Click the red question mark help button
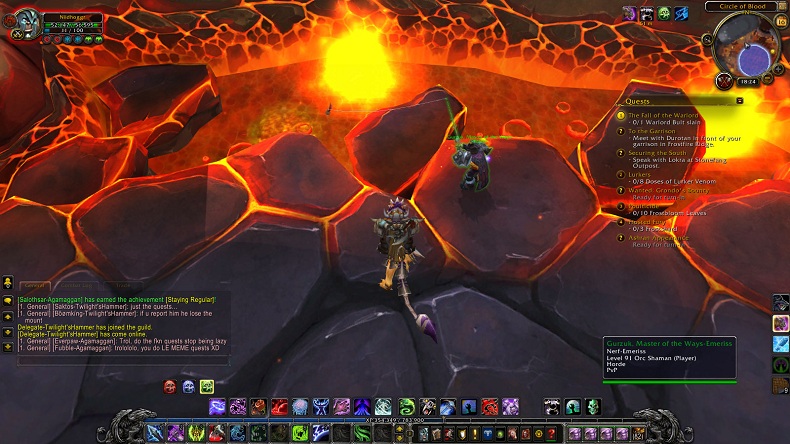The height and width of the screenshot is (444, 790). [x=550, y=434]
